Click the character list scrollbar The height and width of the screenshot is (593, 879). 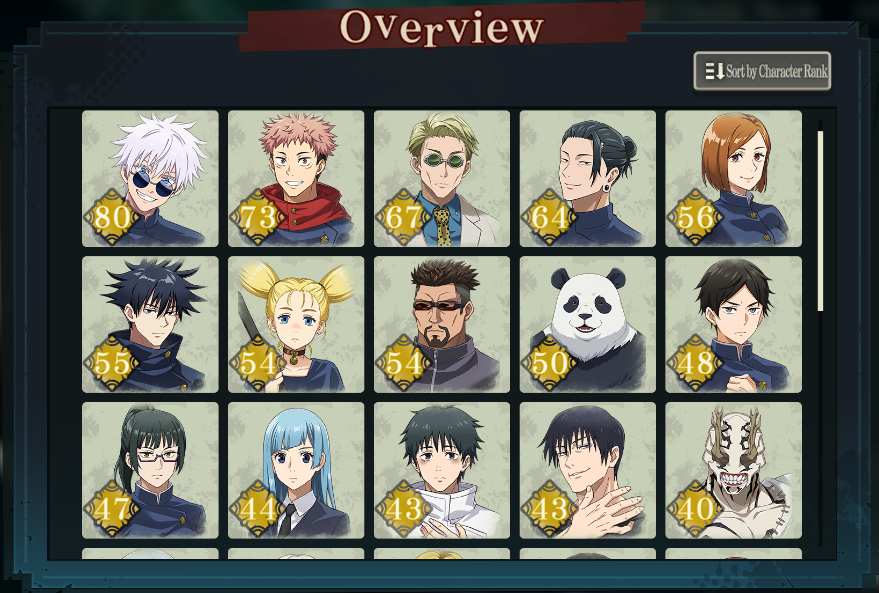click(x=821, y=220)
